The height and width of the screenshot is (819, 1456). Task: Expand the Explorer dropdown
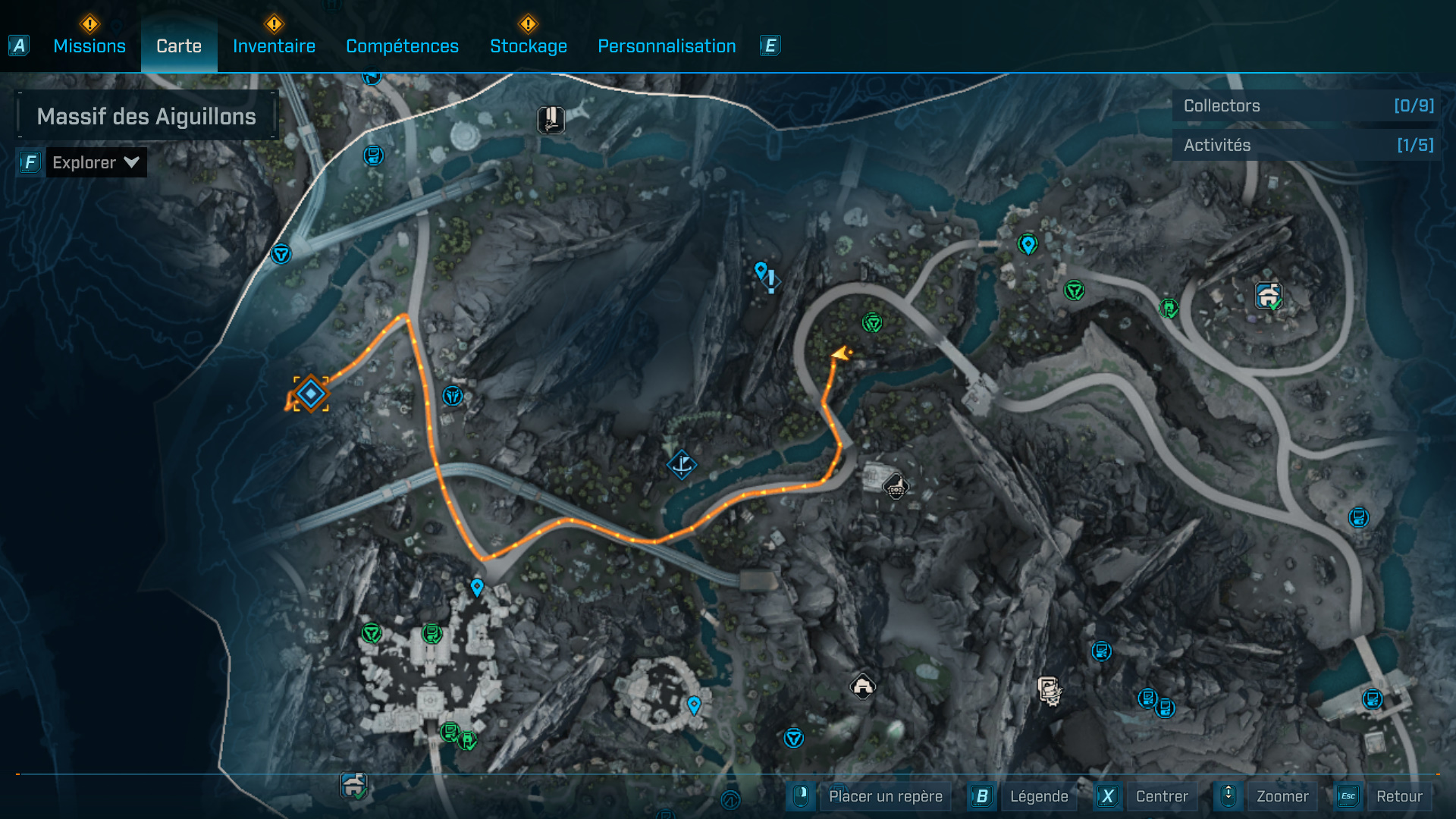[96, 162]
